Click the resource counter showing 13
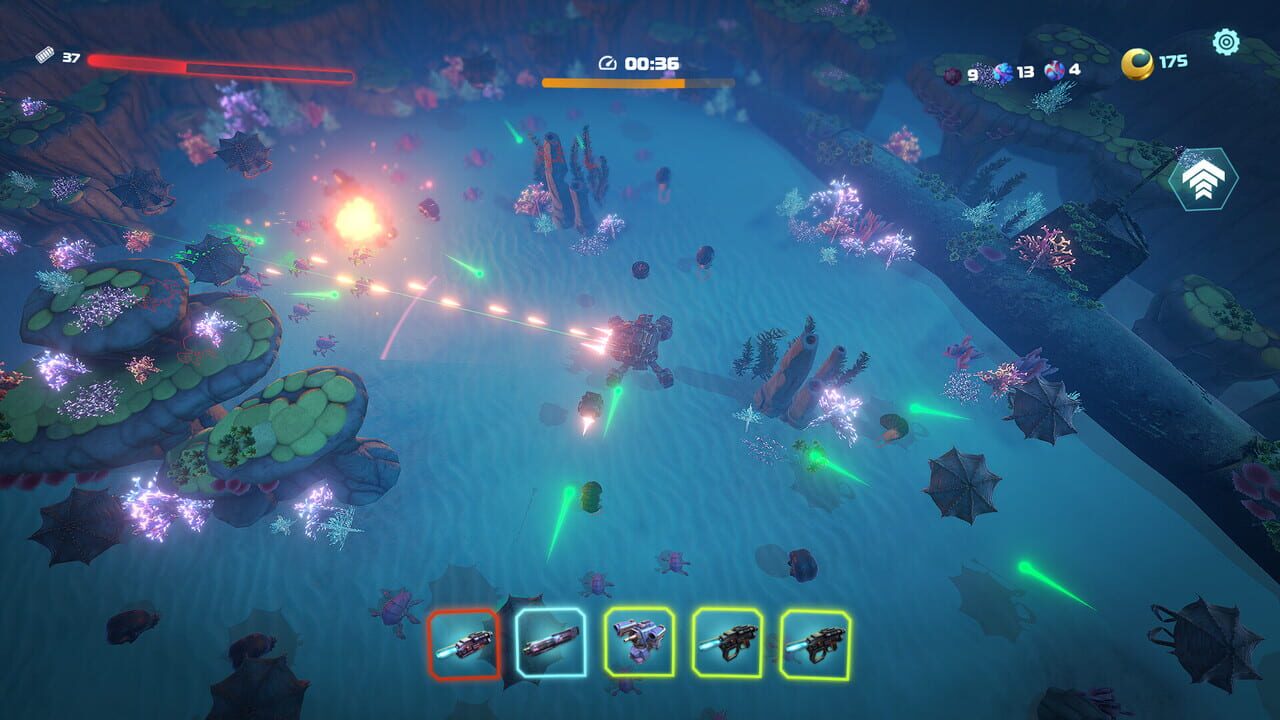This screenshot has width=1280, height=720. coord(1025,72)
